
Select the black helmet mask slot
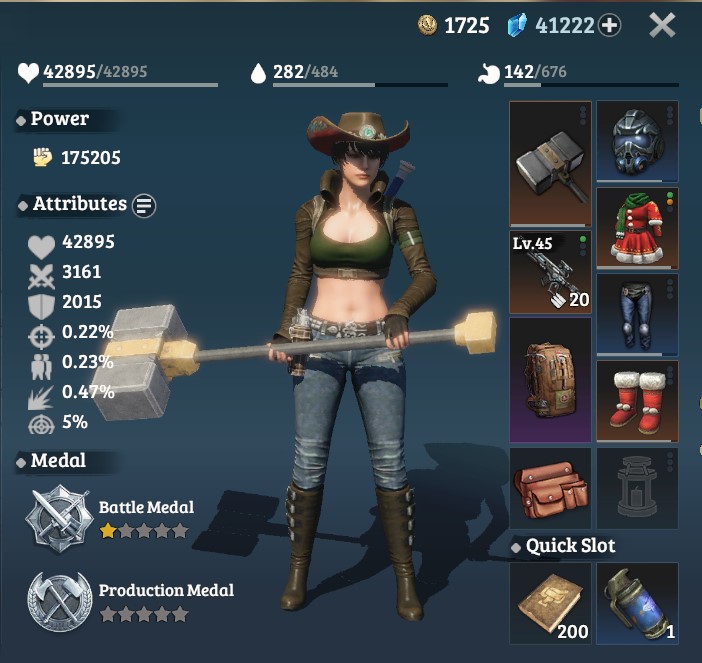point(637,142)
